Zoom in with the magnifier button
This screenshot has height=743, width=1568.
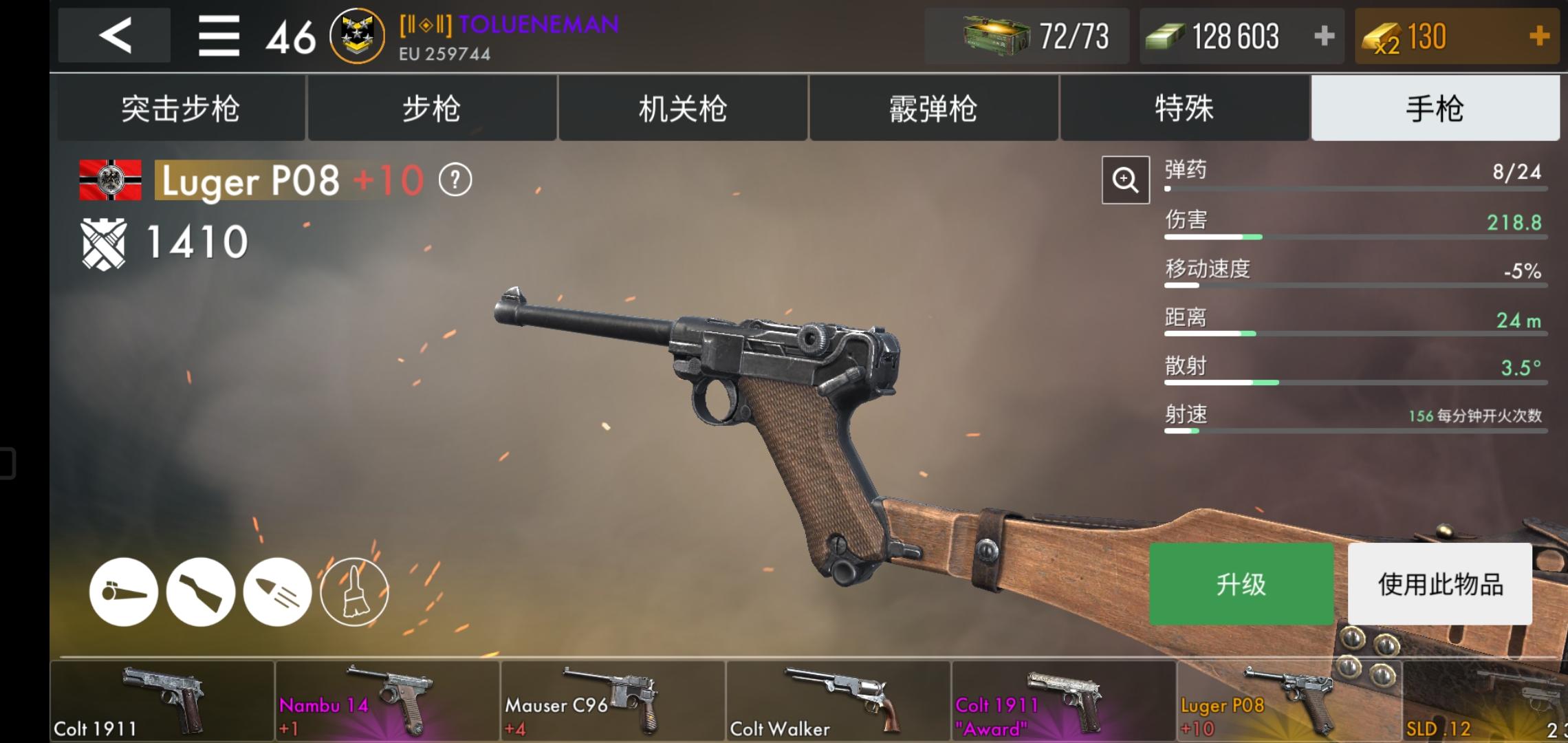coord(1125,180)
